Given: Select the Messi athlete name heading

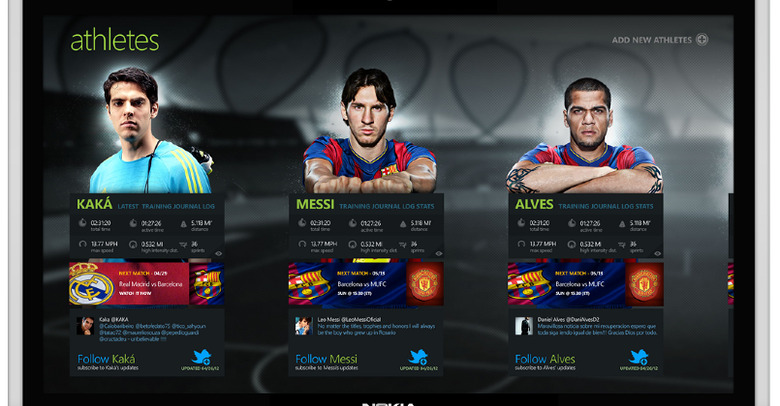Looking at the screenshot, I should tap(315, 204).
